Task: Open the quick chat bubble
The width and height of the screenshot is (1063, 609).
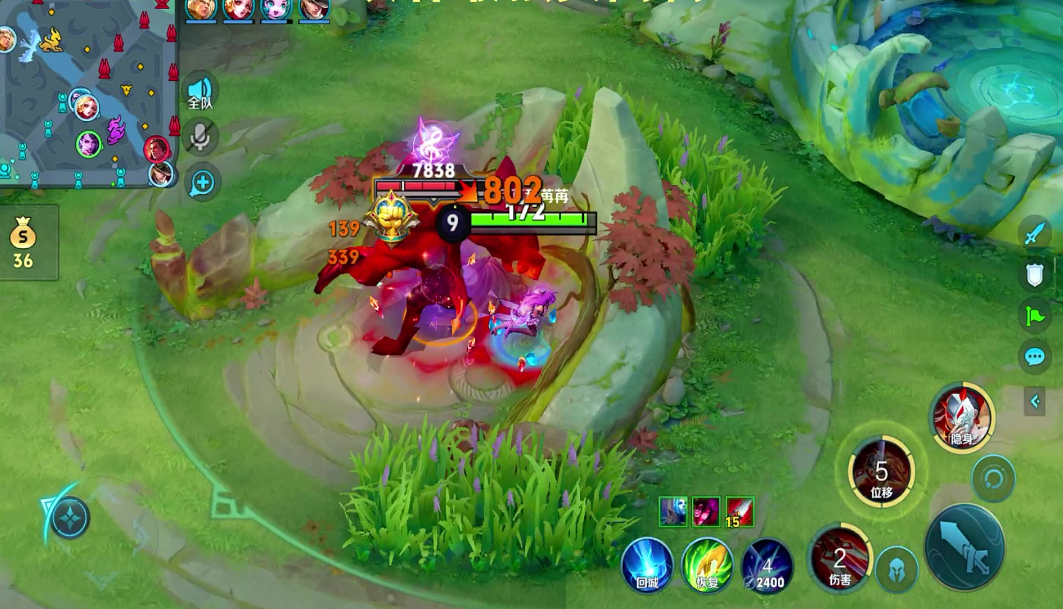Action: coord(1035,357)
